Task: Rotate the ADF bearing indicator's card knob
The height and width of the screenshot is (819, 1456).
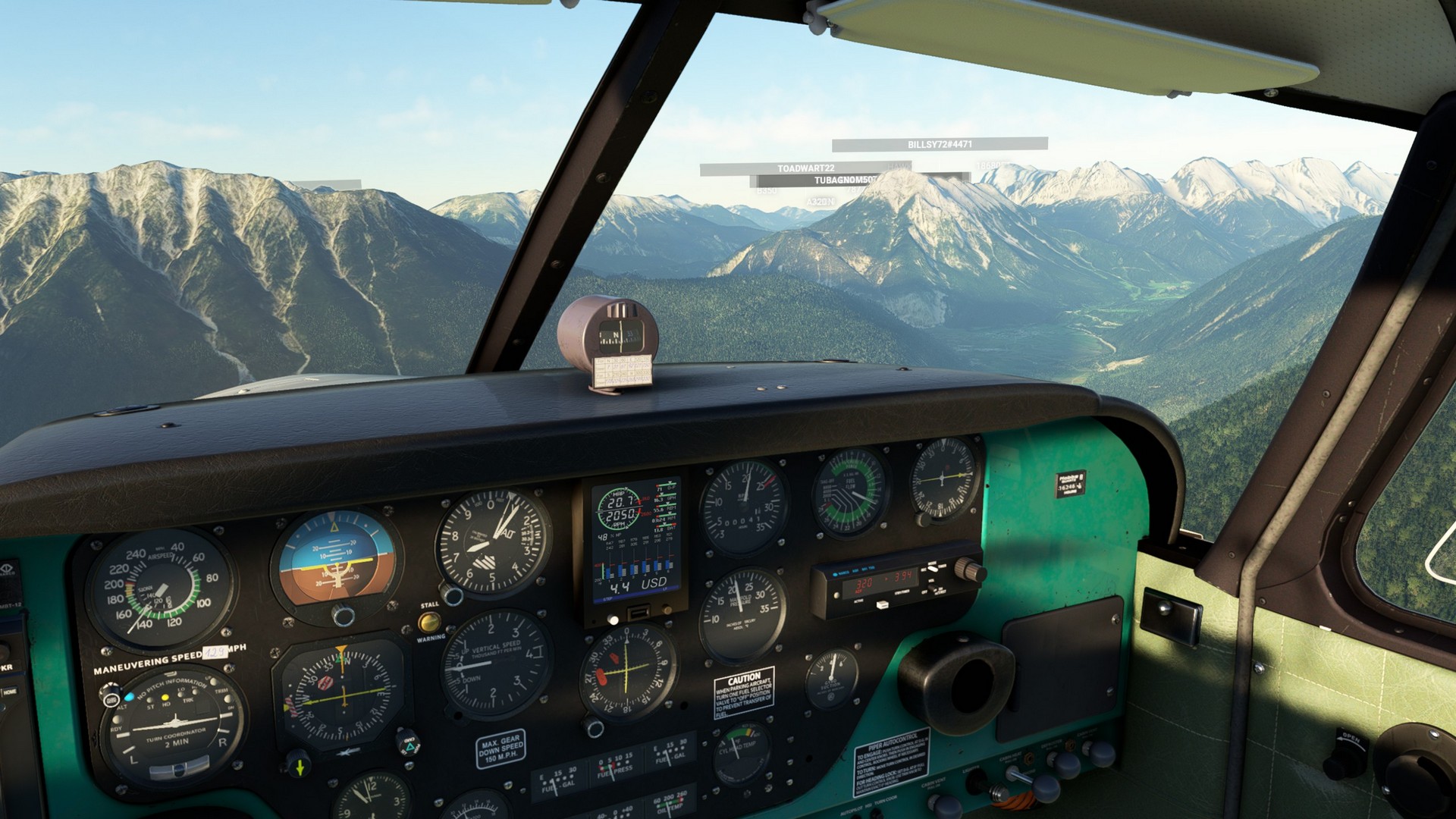Action: coord(924,519)
